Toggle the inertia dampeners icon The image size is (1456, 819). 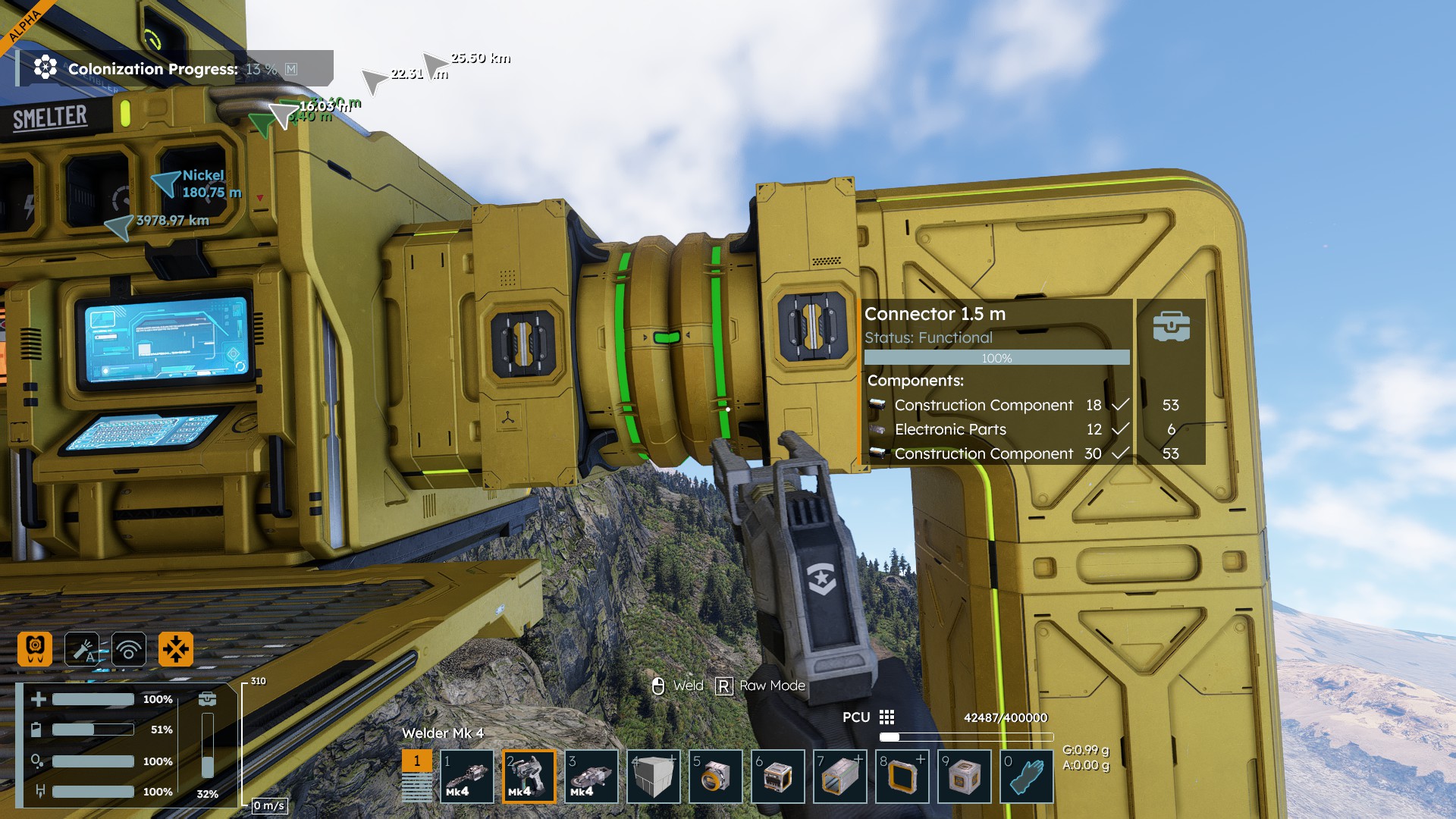coord(176,649)
